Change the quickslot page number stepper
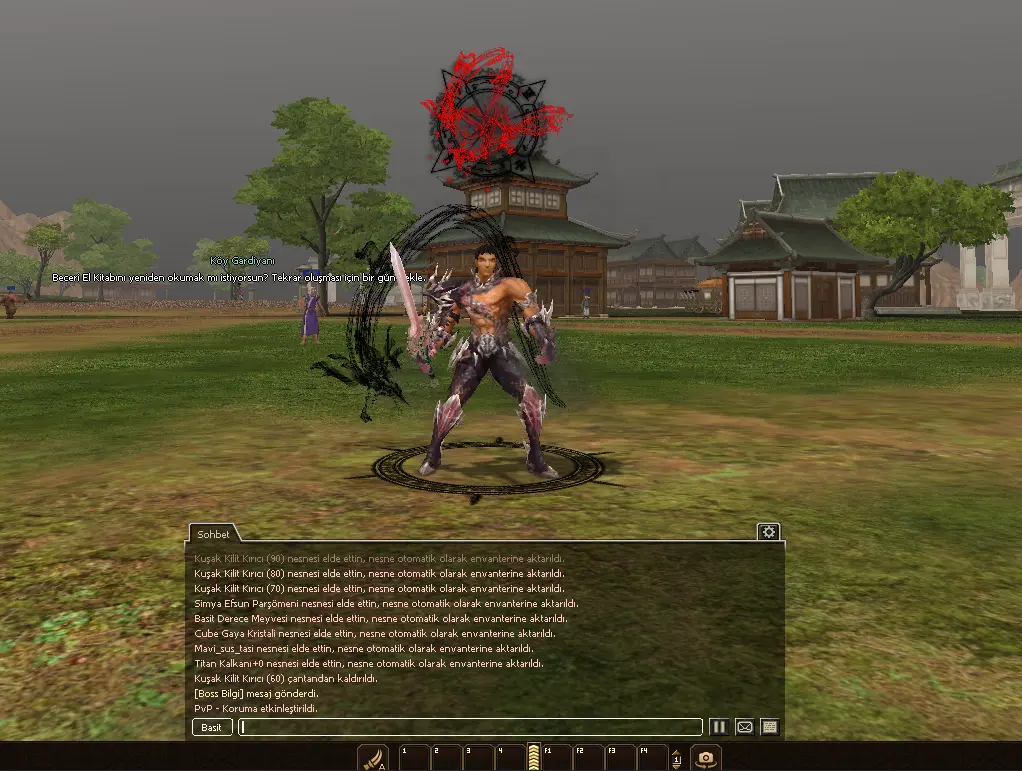 click(x=676, y=759)
